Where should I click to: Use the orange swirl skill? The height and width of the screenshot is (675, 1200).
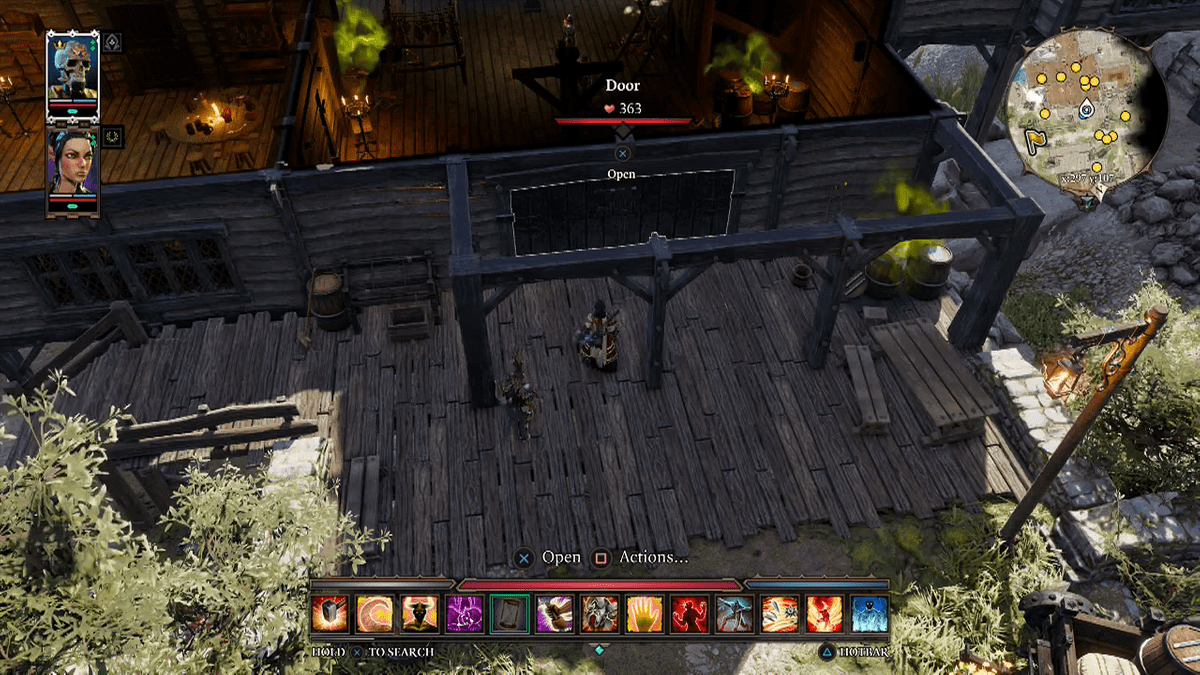click(x=374, y=614)
